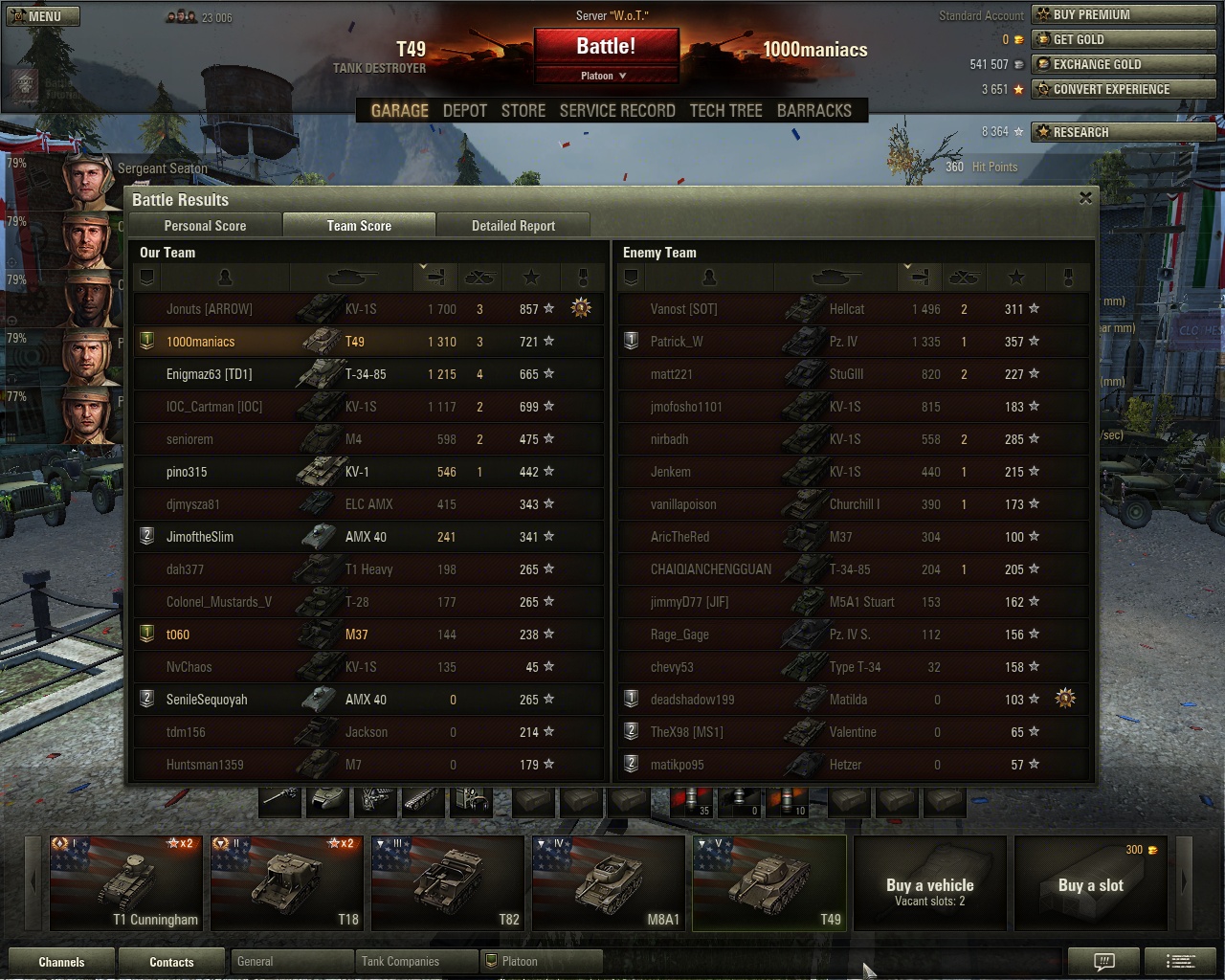This screenshot has width=1225, height=980.
Task: Open Exchange Gold dialog
Action: coord(1124,65)
